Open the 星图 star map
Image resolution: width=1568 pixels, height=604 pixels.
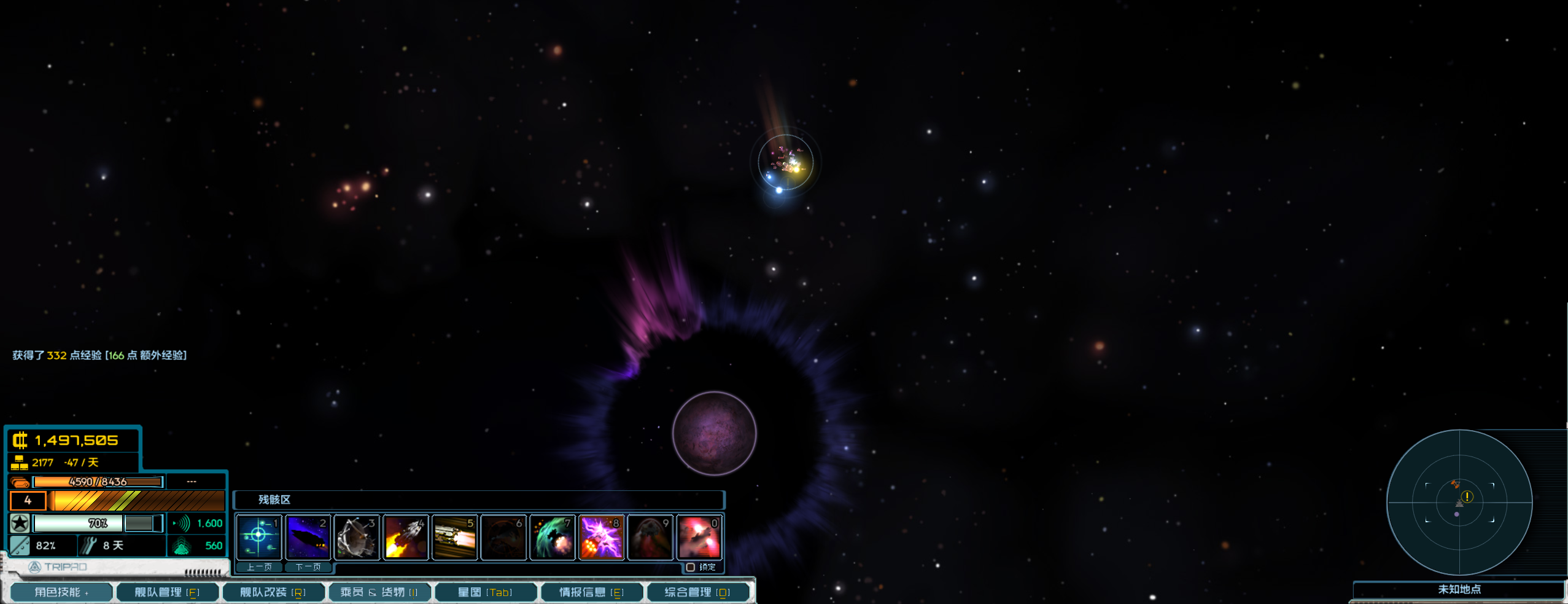(x=484, y=592)
